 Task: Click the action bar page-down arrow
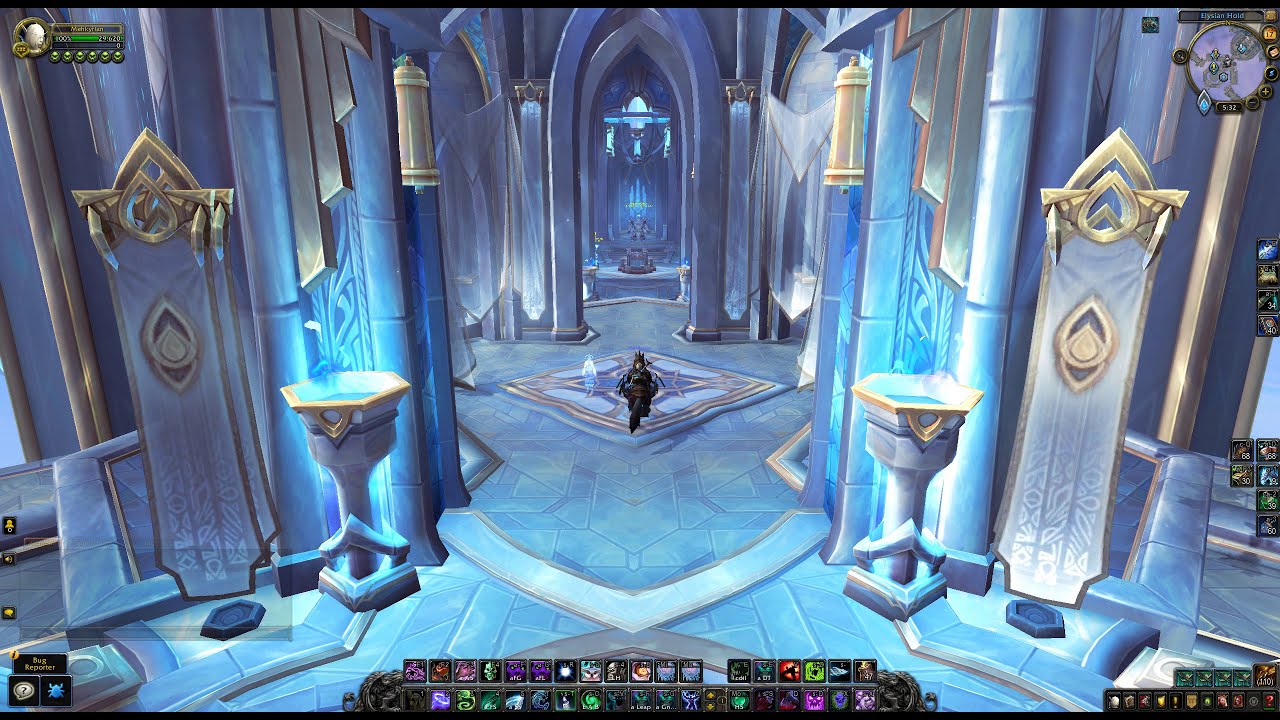point(709,705)
